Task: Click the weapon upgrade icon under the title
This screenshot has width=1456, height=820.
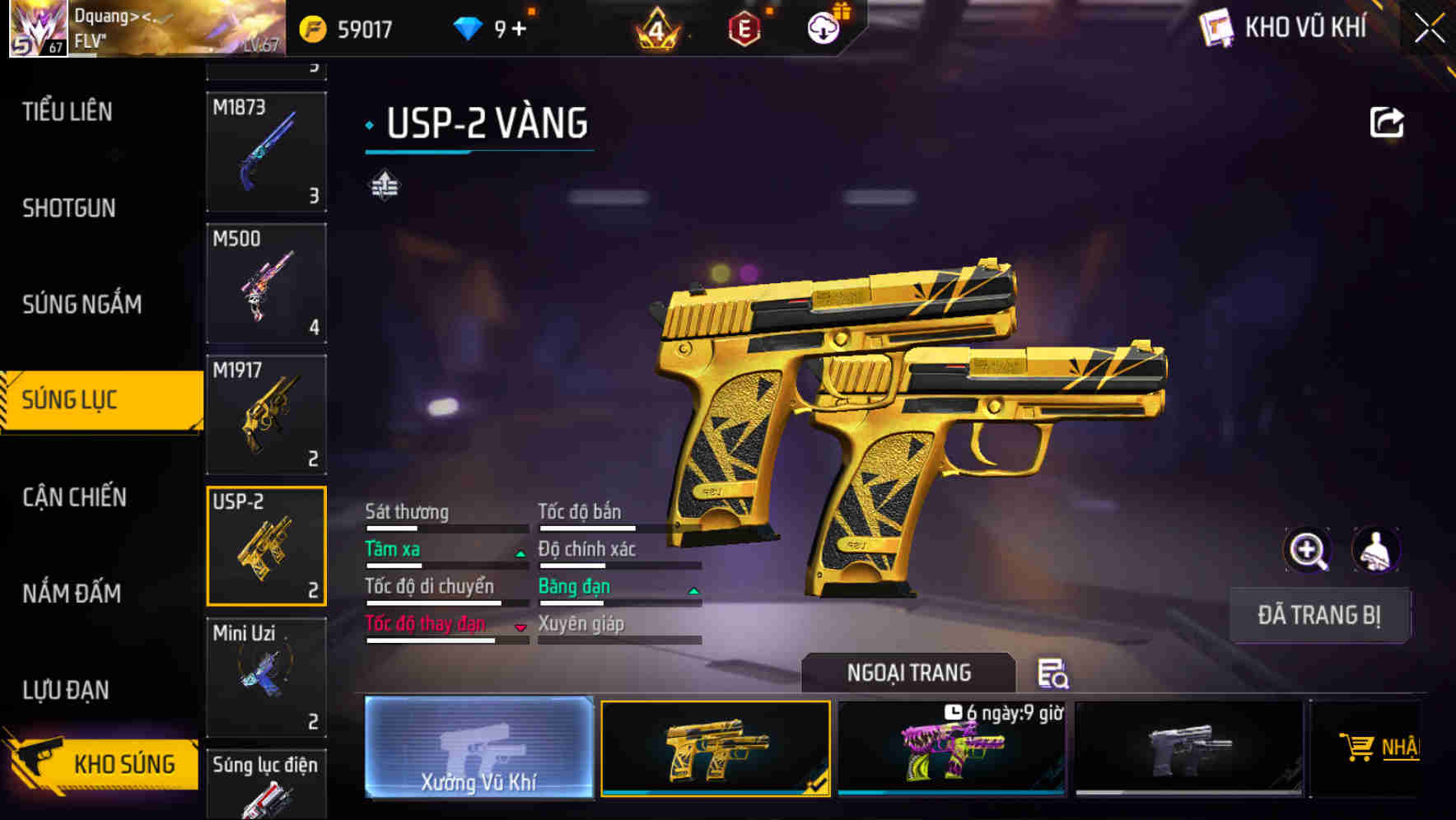Action: point(384,184)
